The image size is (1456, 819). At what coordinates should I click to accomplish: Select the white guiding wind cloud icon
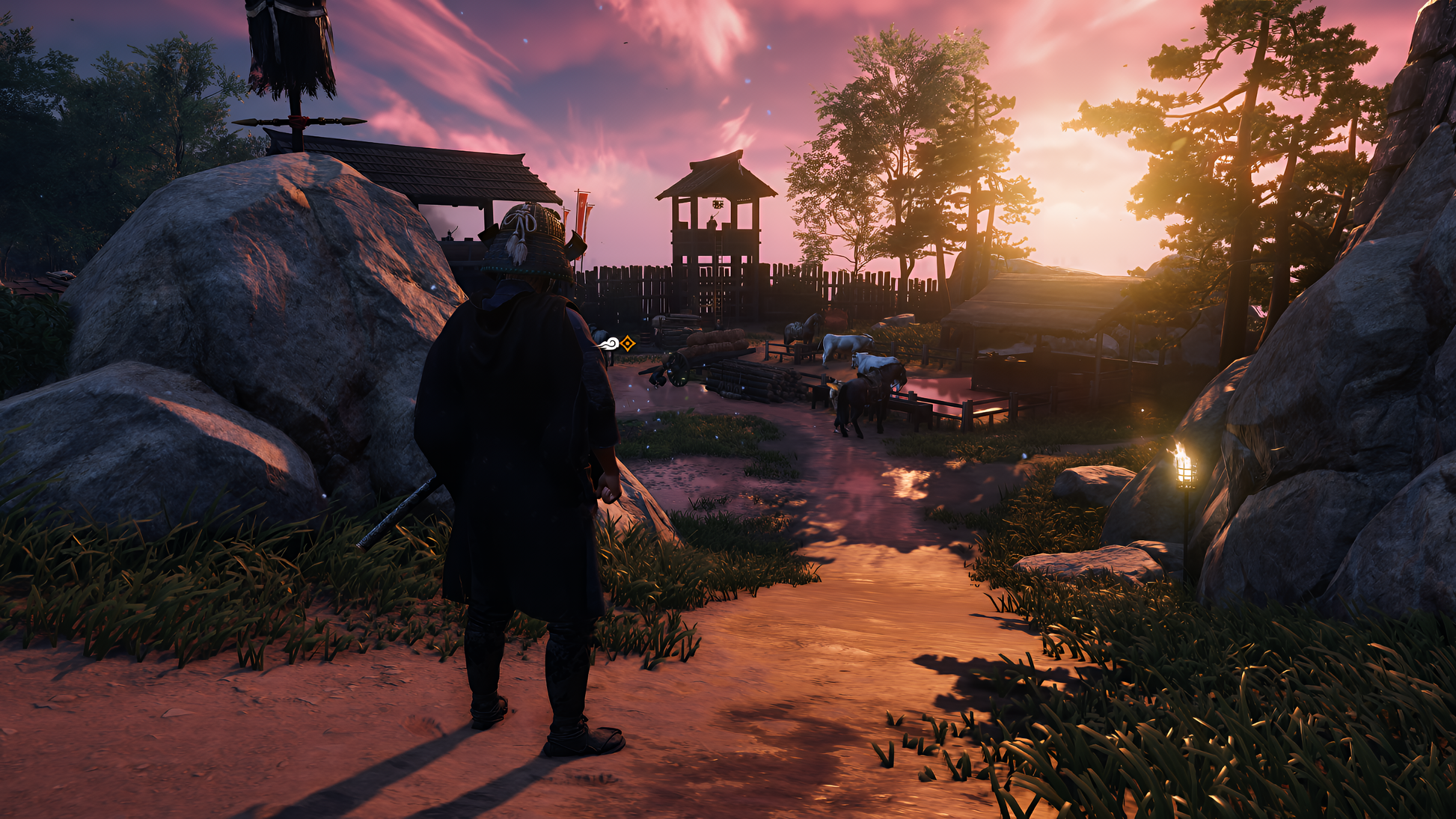point(609,344)
